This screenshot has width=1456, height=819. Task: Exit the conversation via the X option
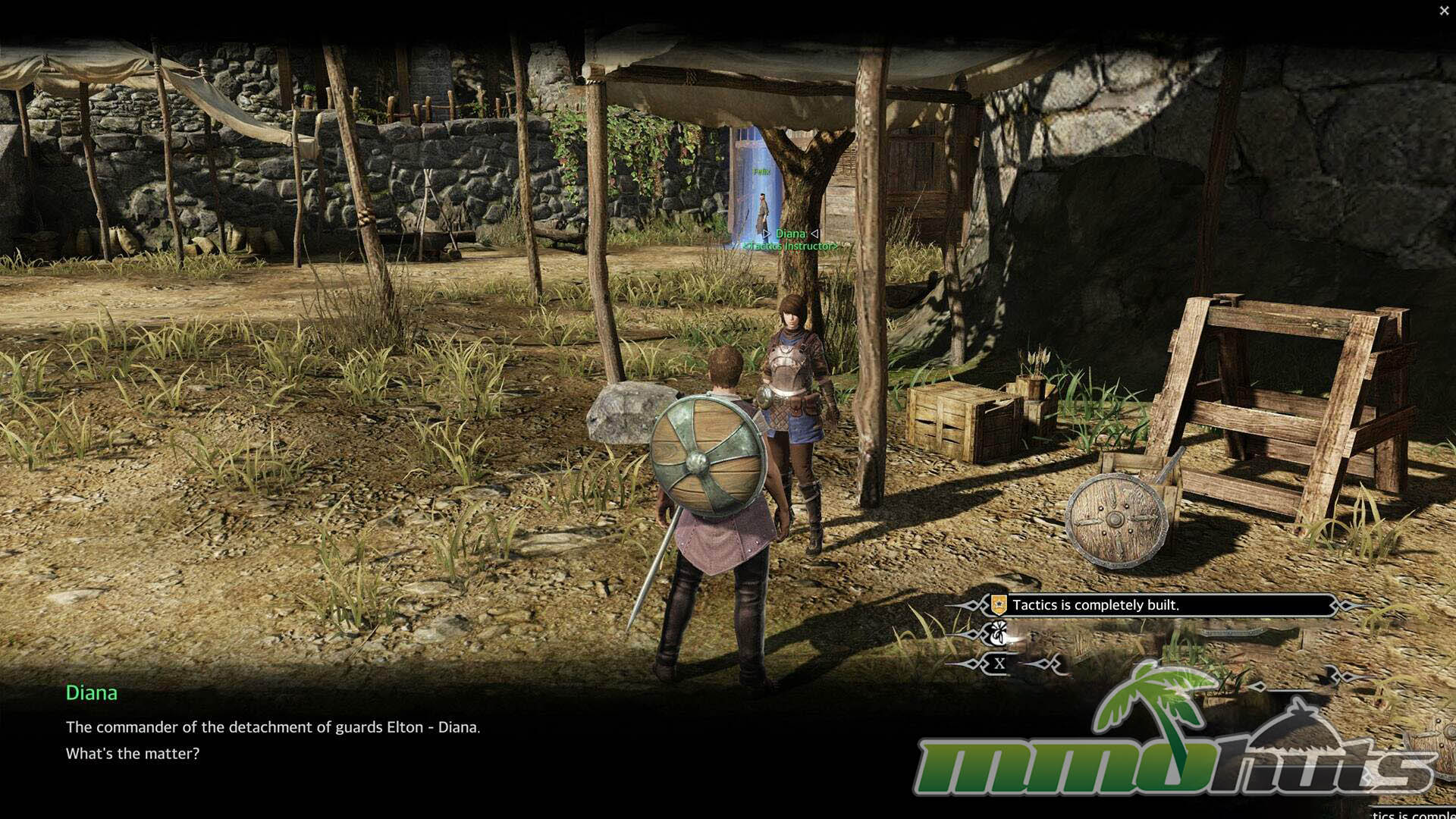coord(999,664)
